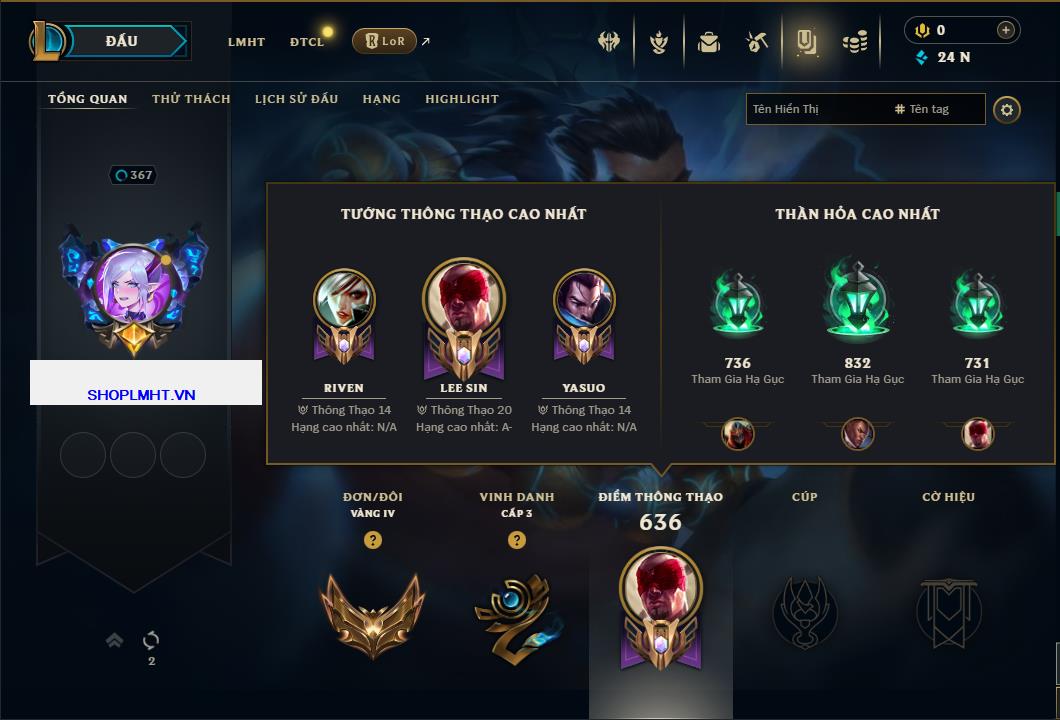The image size is (1060, 720).
Task: Click the VINH DANH help question mark
Action: click(517, 540)
